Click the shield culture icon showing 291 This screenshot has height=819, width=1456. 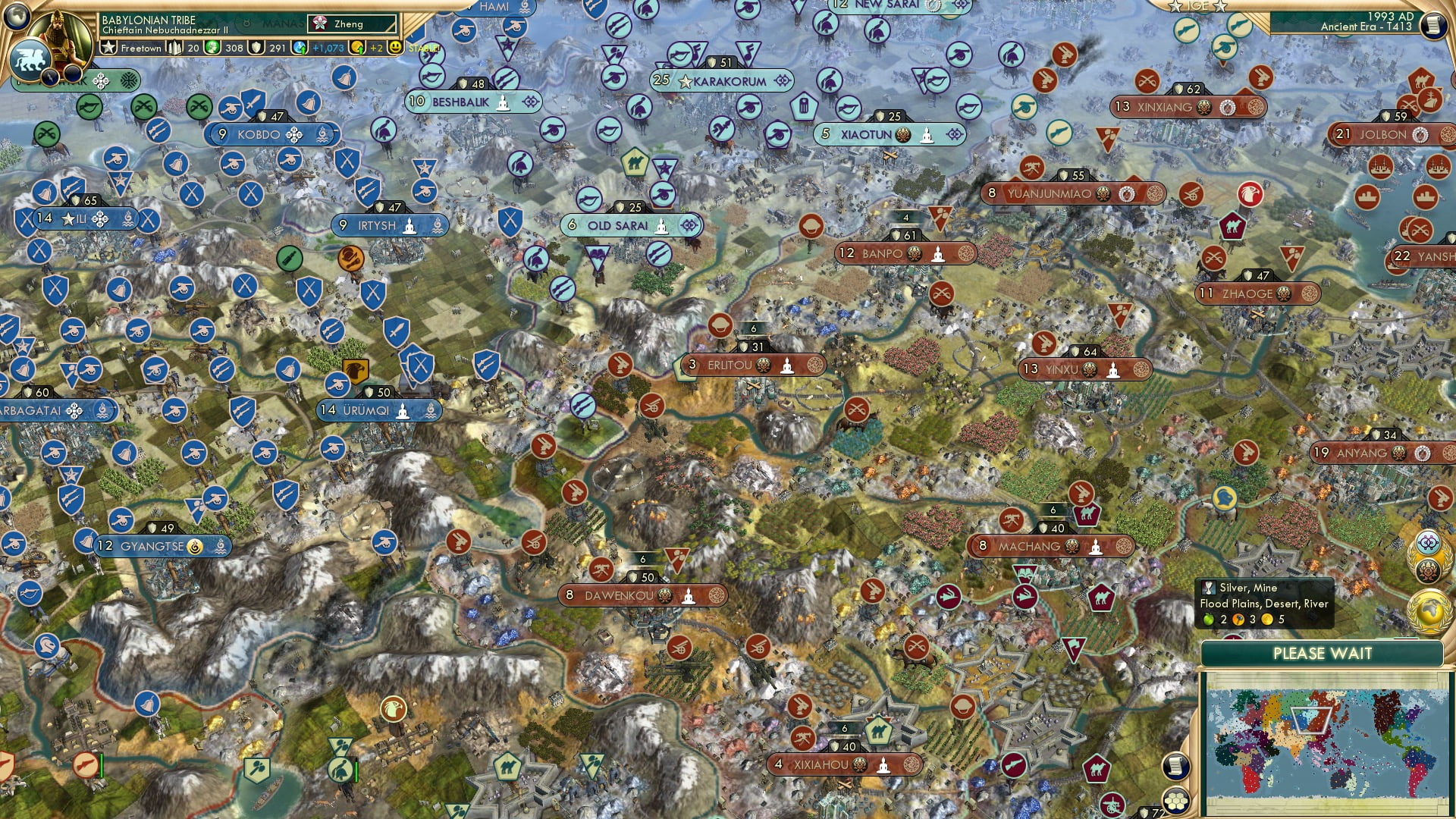coord(256,47)
